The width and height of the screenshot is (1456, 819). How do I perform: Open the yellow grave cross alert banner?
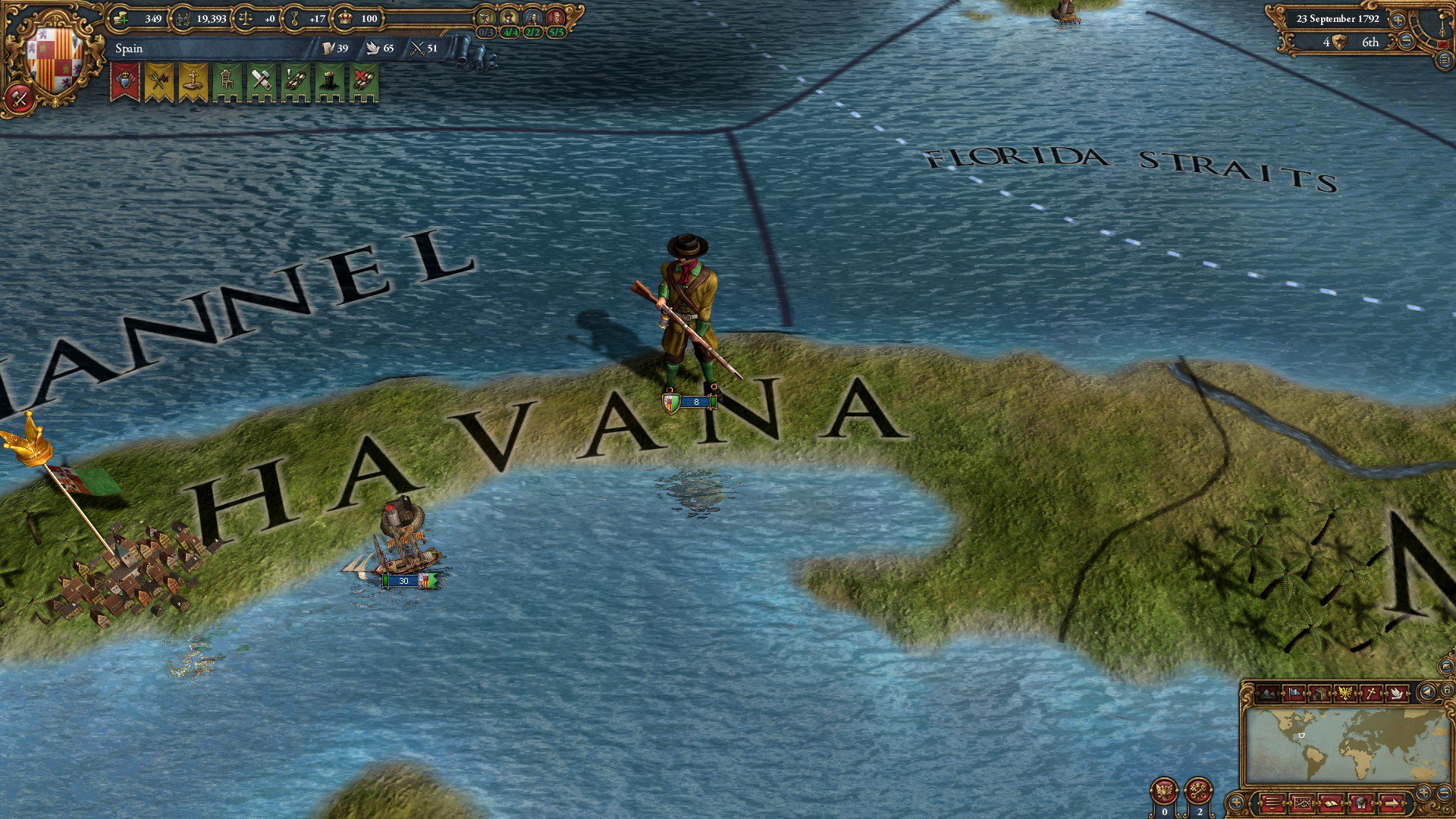(x=193, y=82)
